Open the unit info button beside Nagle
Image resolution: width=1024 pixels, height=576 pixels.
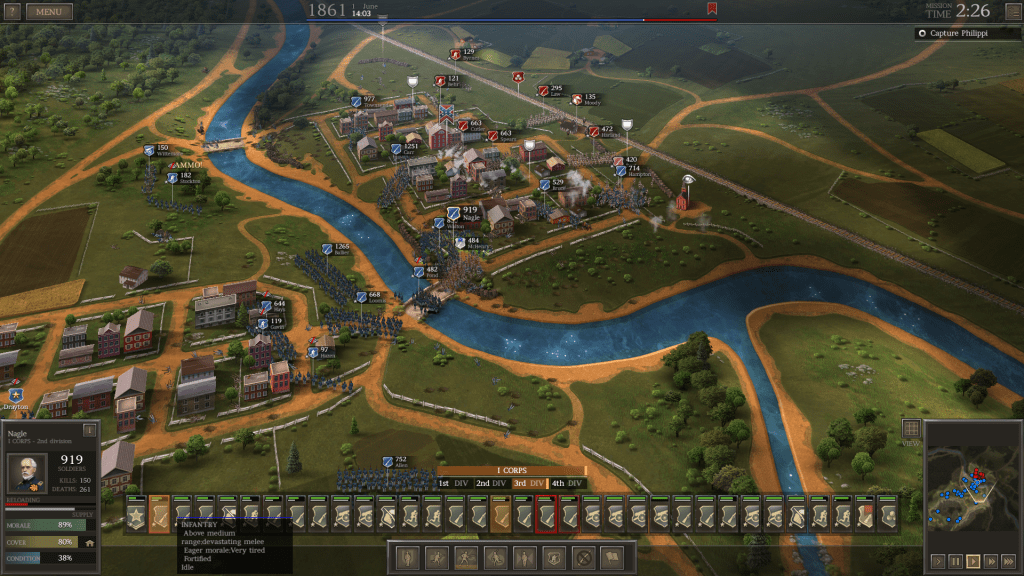89,430
